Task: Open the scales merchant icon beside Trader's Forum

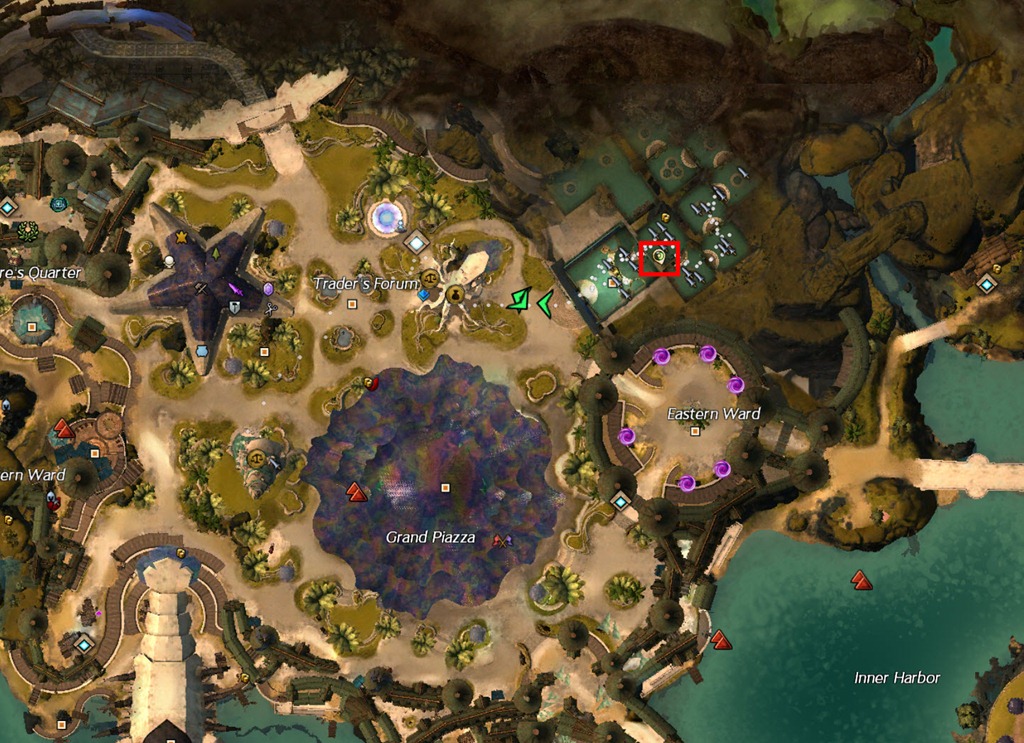Action: [x=431, y=278]
